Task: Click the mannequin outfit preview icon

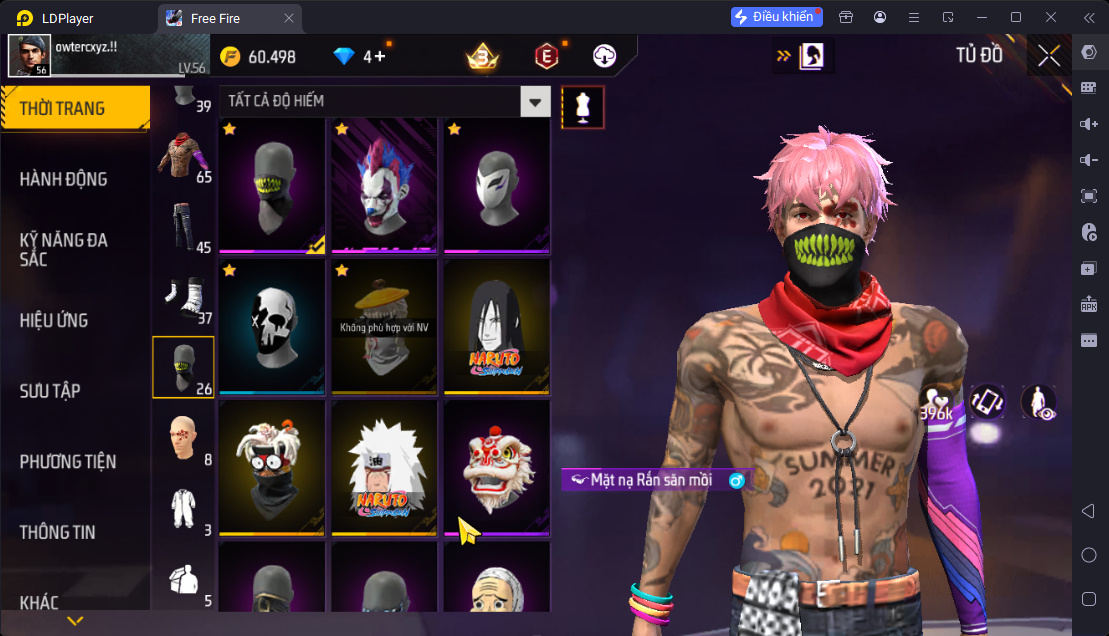Action: tap(581, 106)
